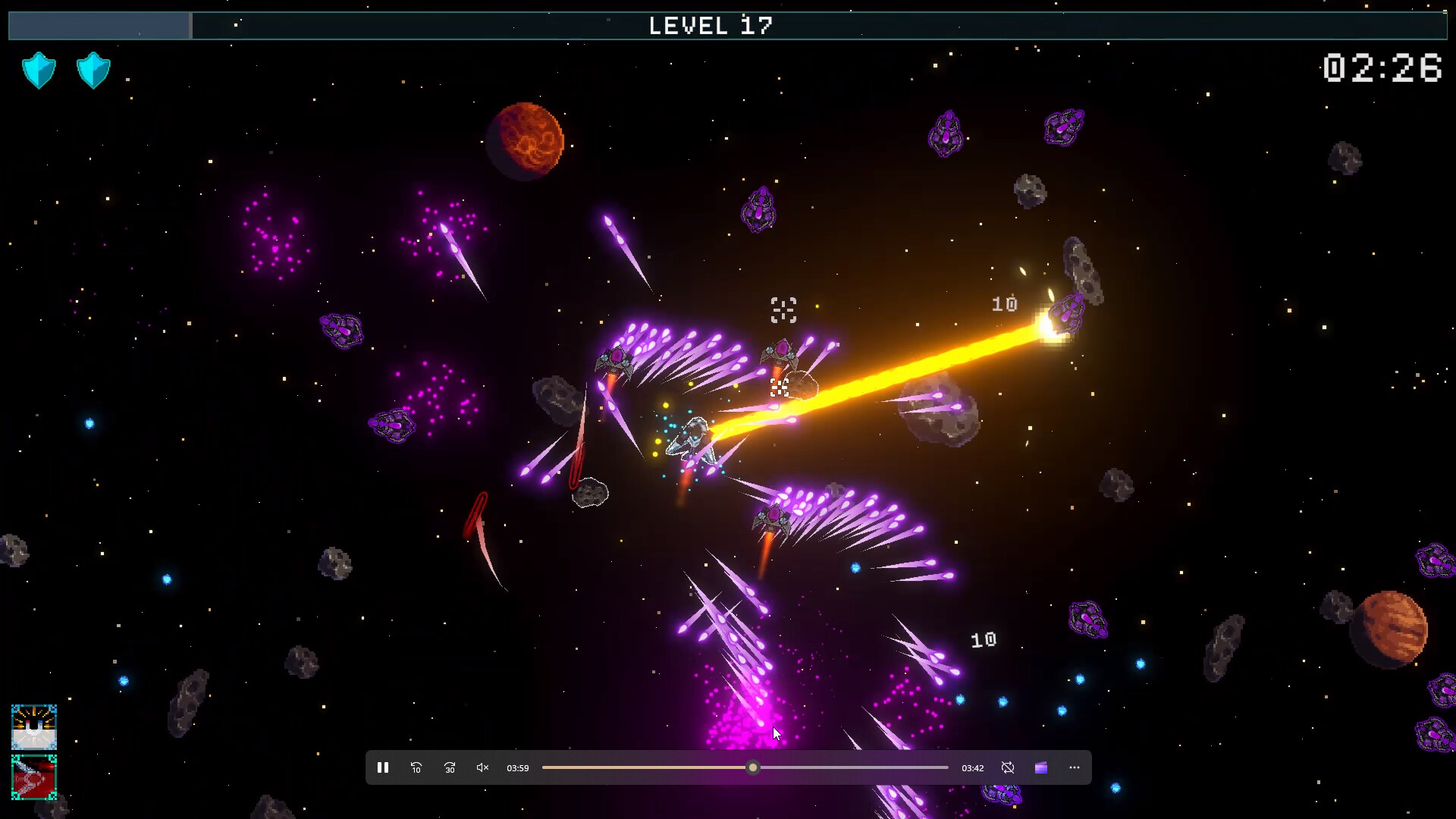Unmute the video audio
Image resolution: width=1456 pixels, height=819 pixels.
tap(482, 767)
